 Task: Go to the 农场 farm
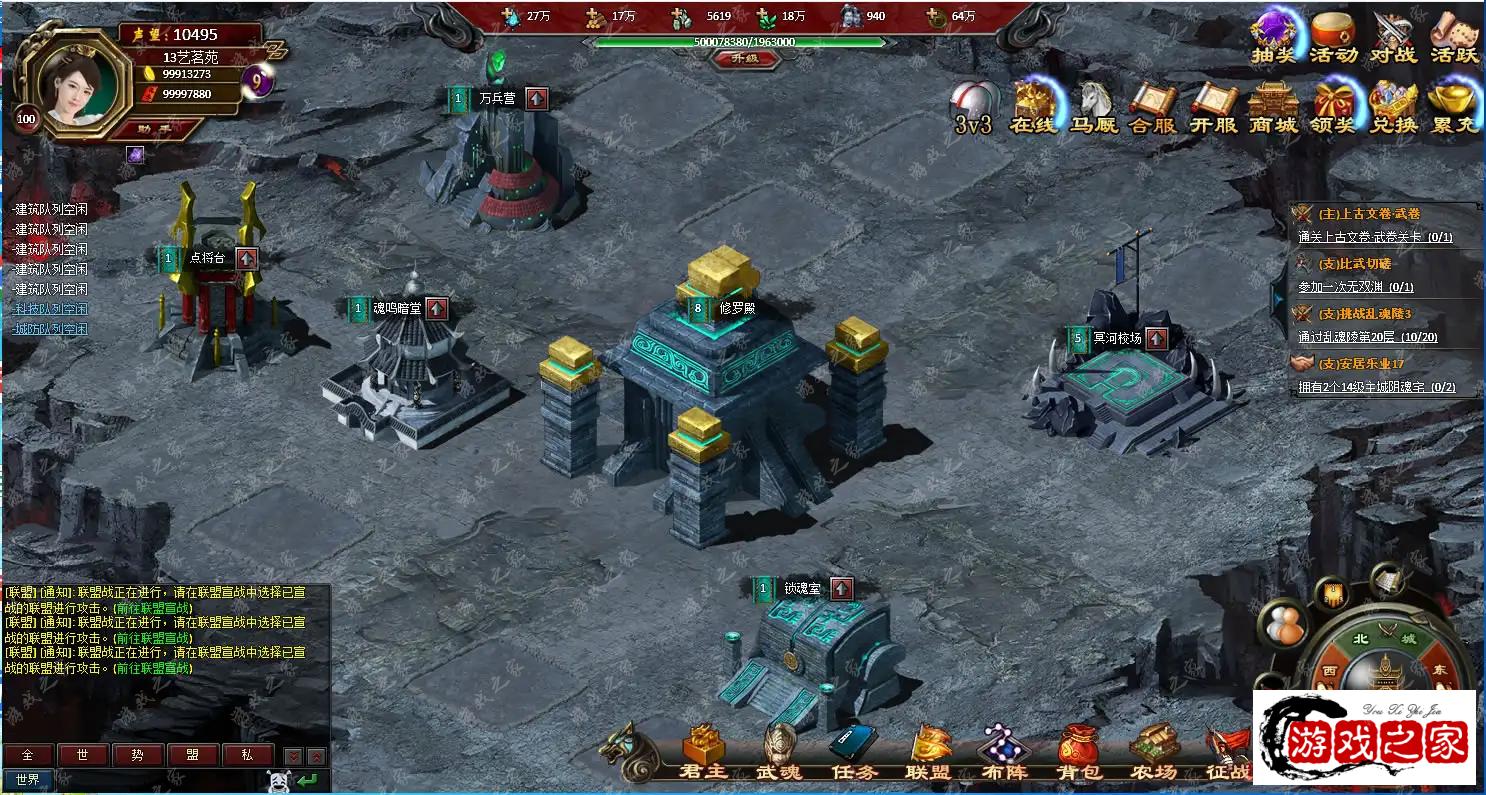(x=1153, y=753)
